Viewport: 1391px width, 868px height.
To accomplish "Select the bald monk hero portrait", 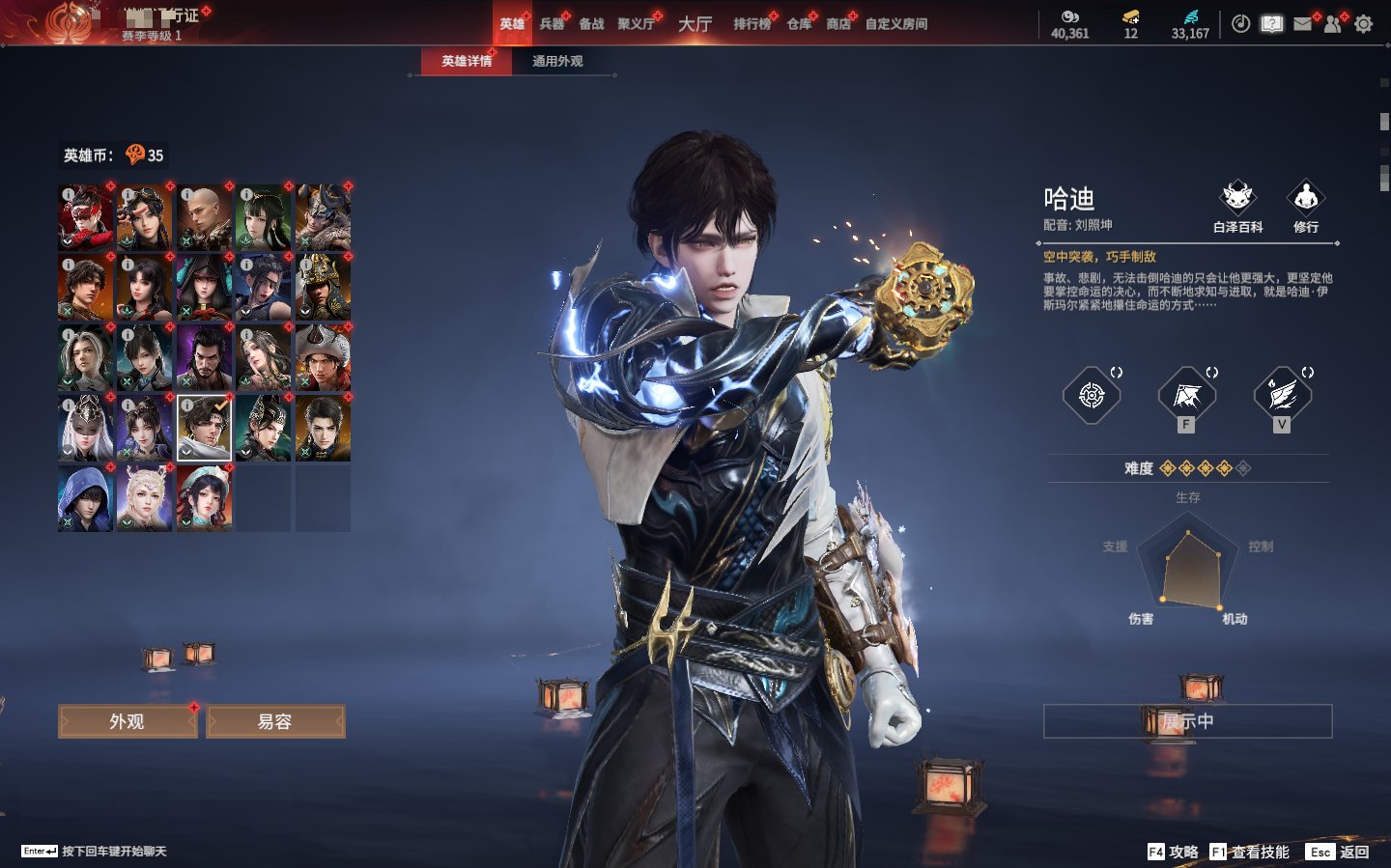I will [x=204, y=218].
